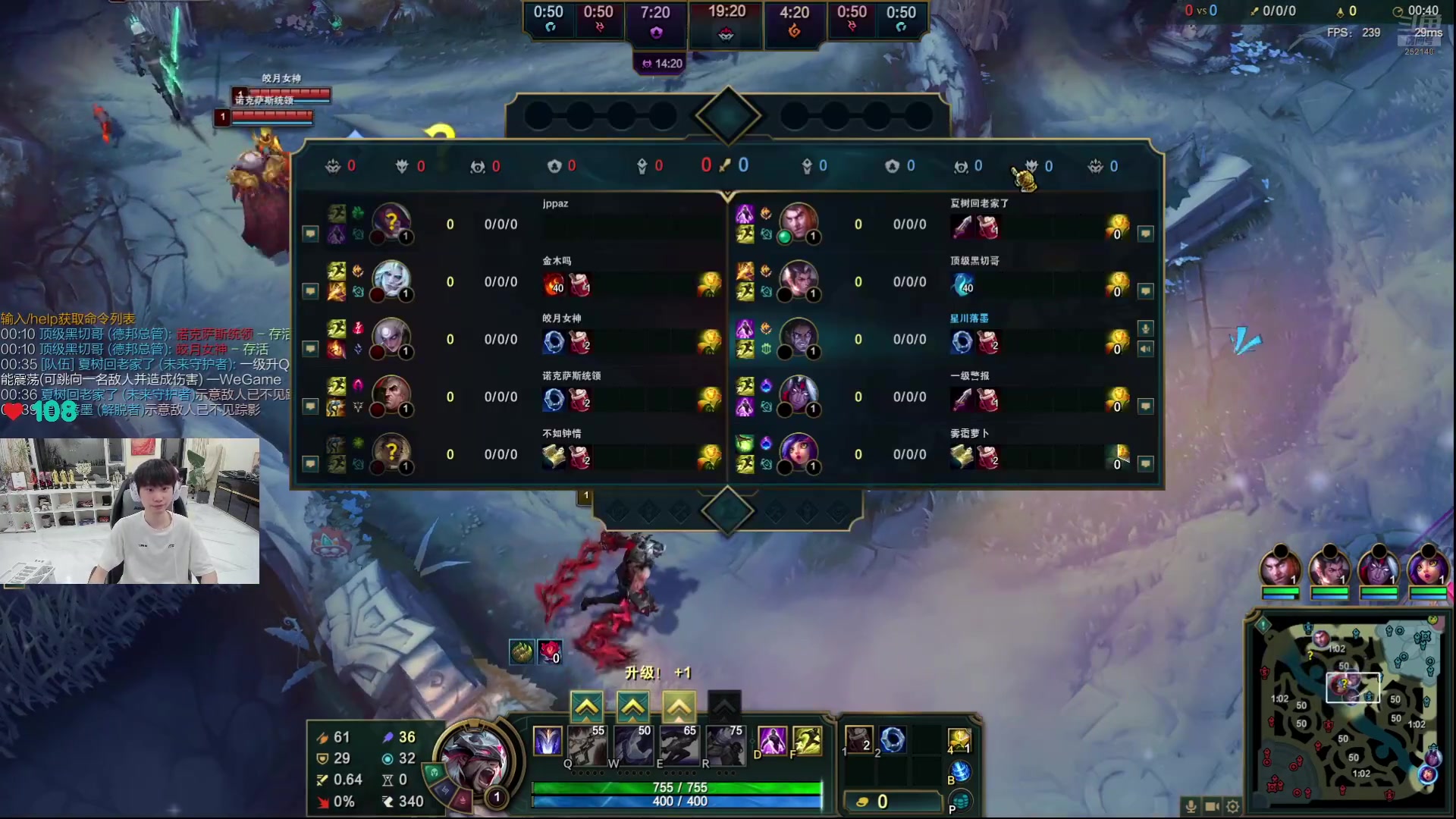Toggle the speaker volume button for 星川落墨
The height and width of the screenshot is (819, 1456).
coord(1145,349)
